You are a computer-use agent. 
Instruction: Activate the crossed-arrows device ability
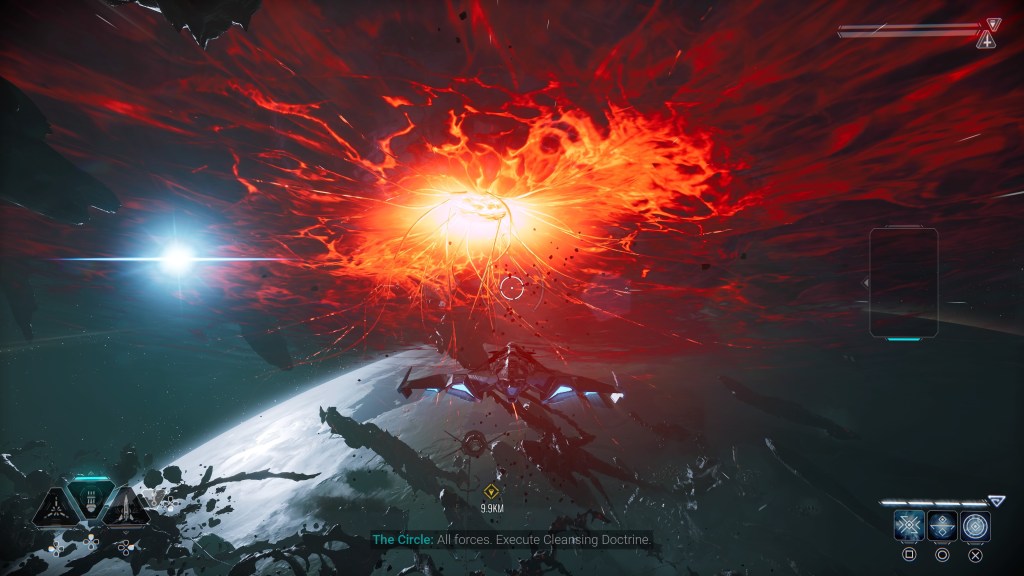click(909, 526)
